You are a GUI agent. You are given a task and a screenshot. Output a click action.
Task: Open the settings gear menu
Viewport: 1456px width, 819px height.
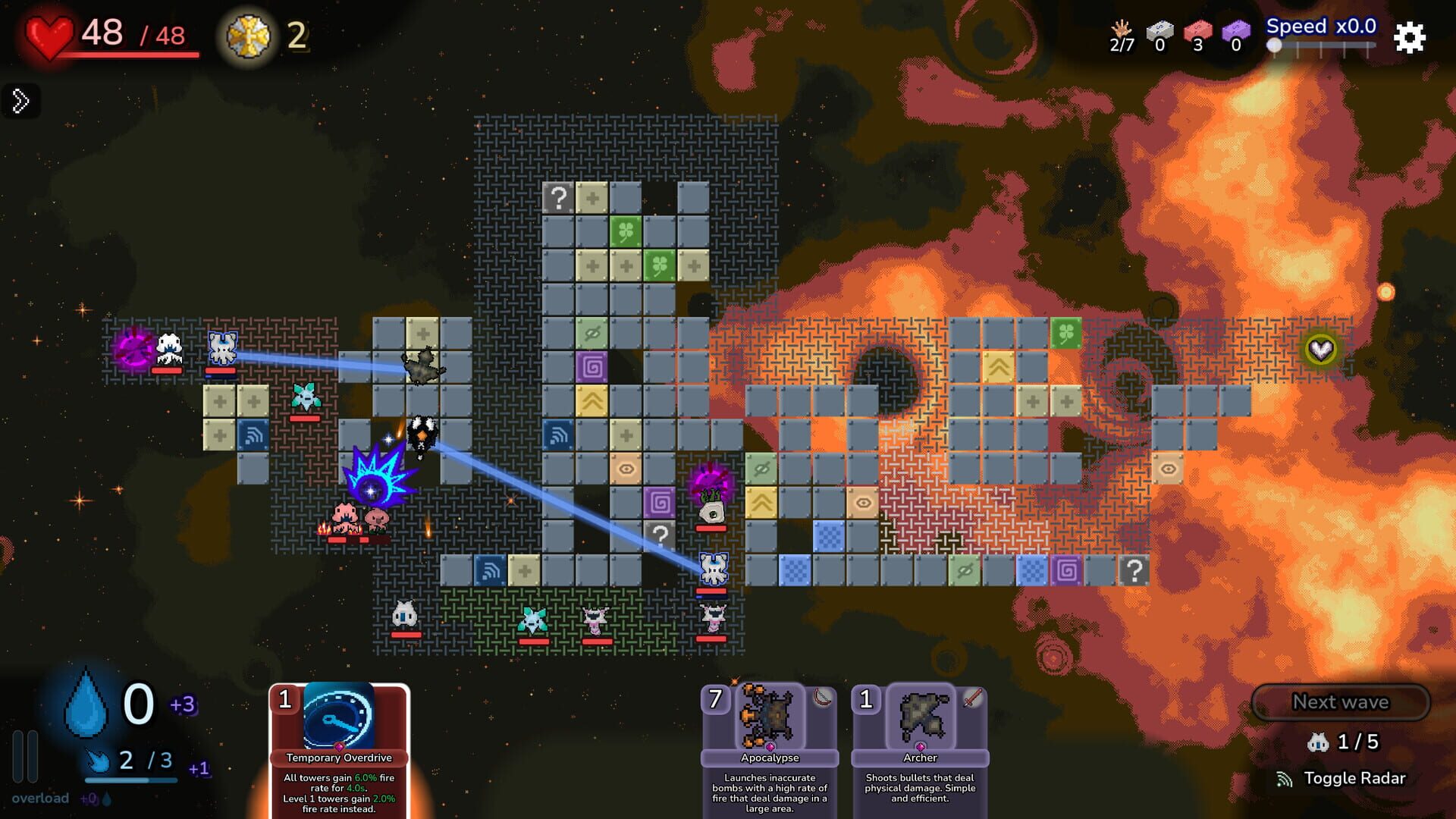pos(1410,38)
